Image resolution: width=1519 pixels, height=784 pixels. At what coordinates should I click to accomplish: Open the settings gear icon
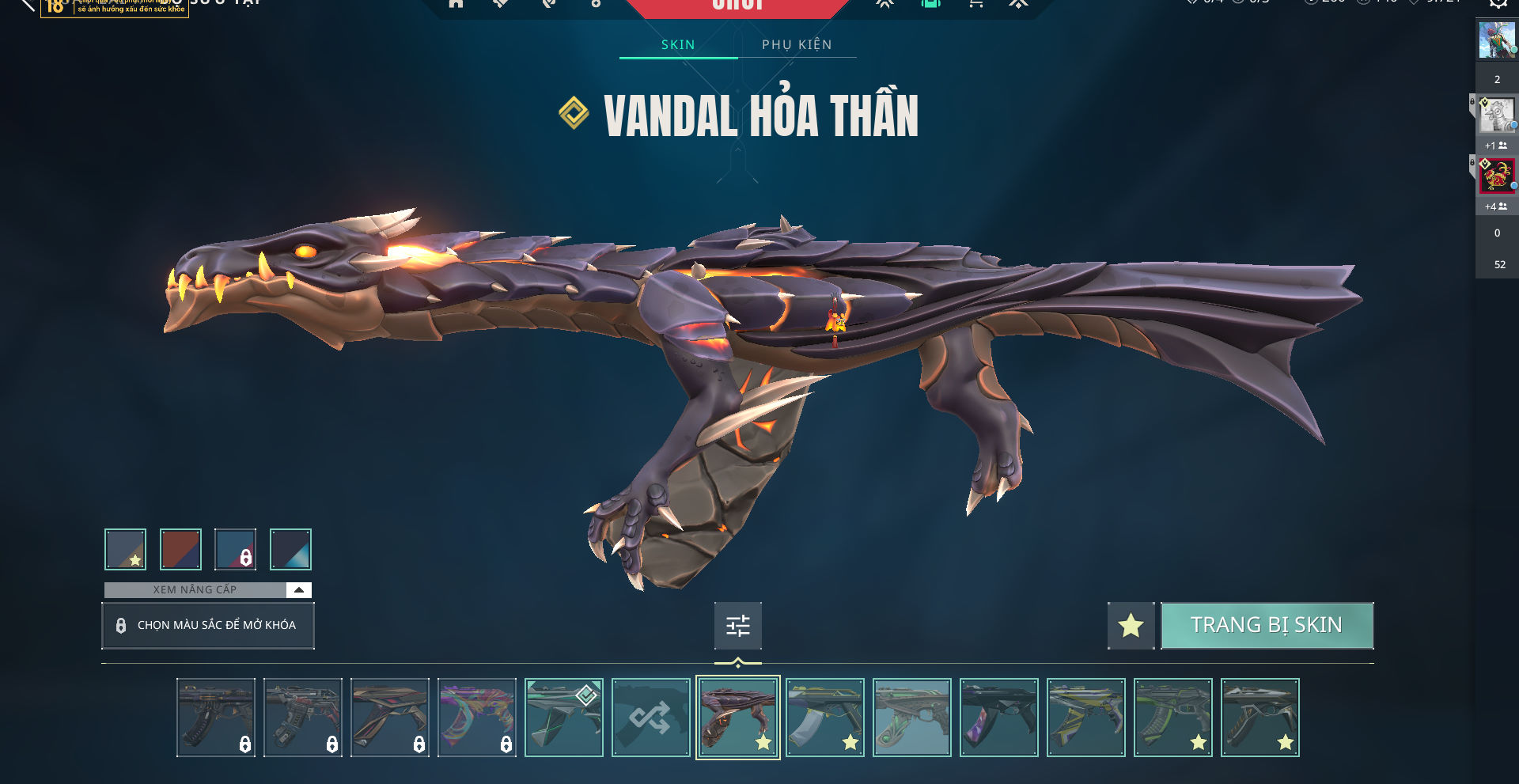coord(1498,3)
